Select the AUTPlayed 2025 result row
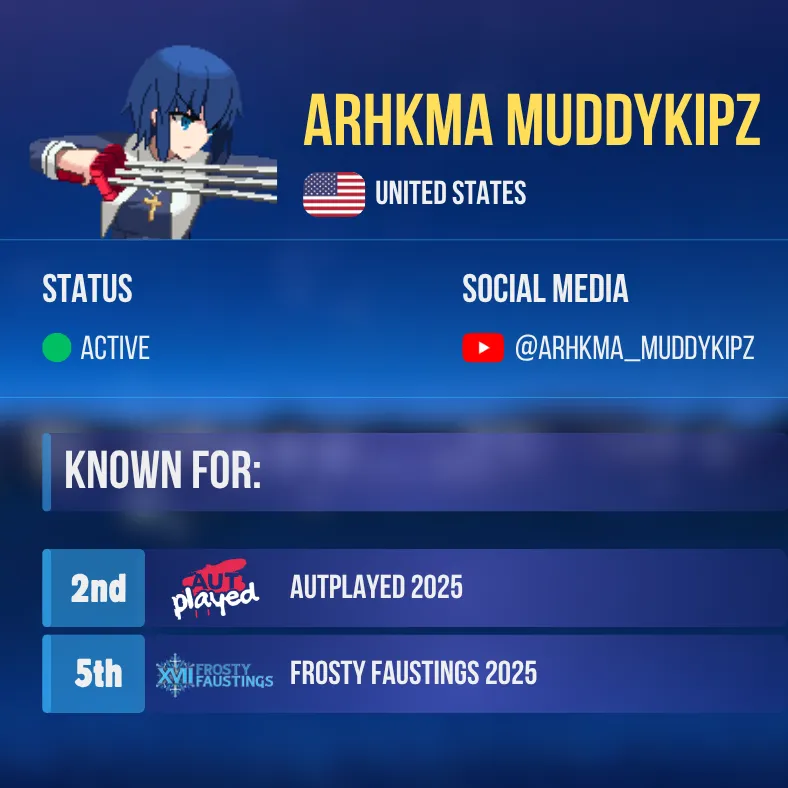 (376, 587)
